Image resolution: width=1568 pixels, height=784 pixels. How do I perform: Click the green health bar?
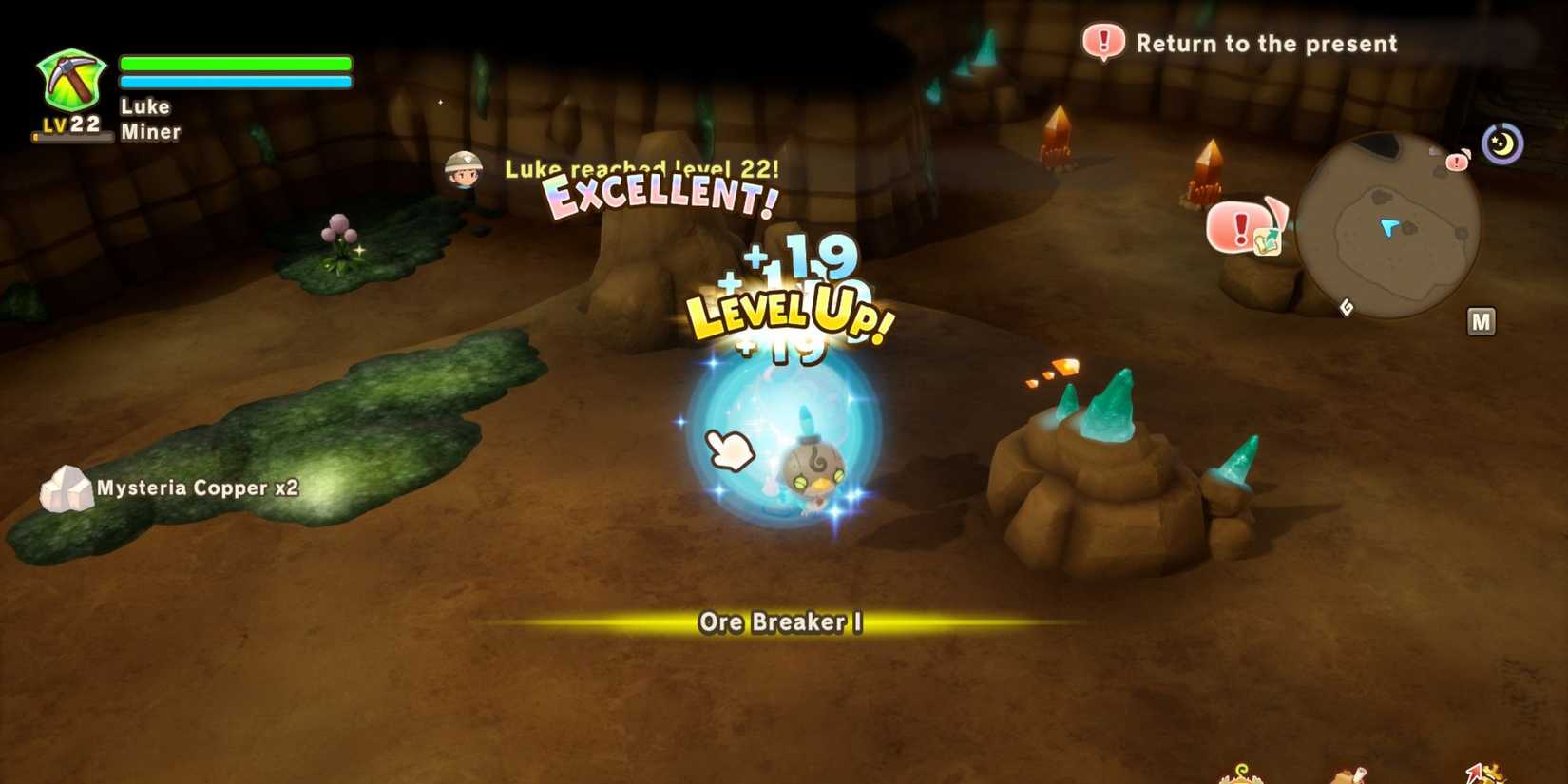pos(235,62)
